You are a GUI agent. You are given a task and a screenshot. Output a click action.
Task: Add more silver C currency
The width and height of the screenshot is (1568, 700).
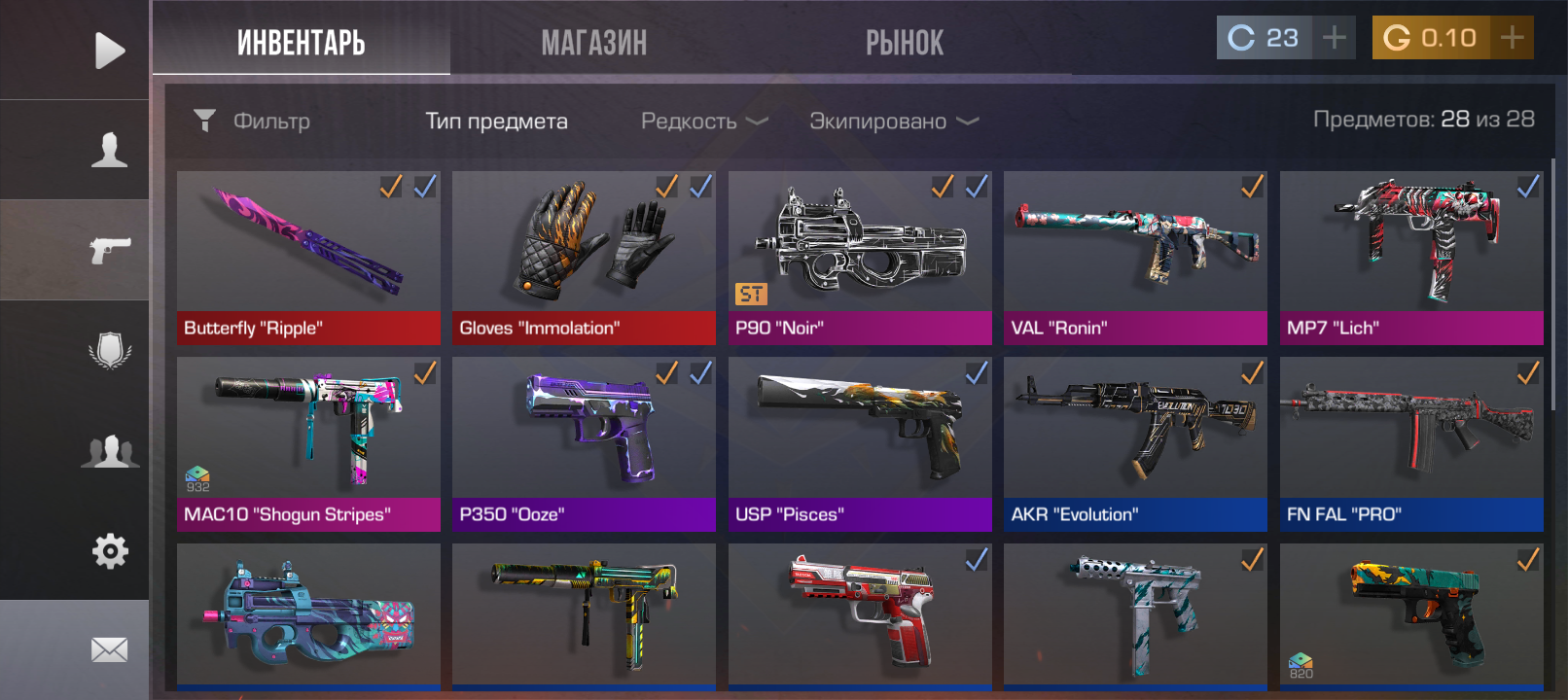(1335, 38)
